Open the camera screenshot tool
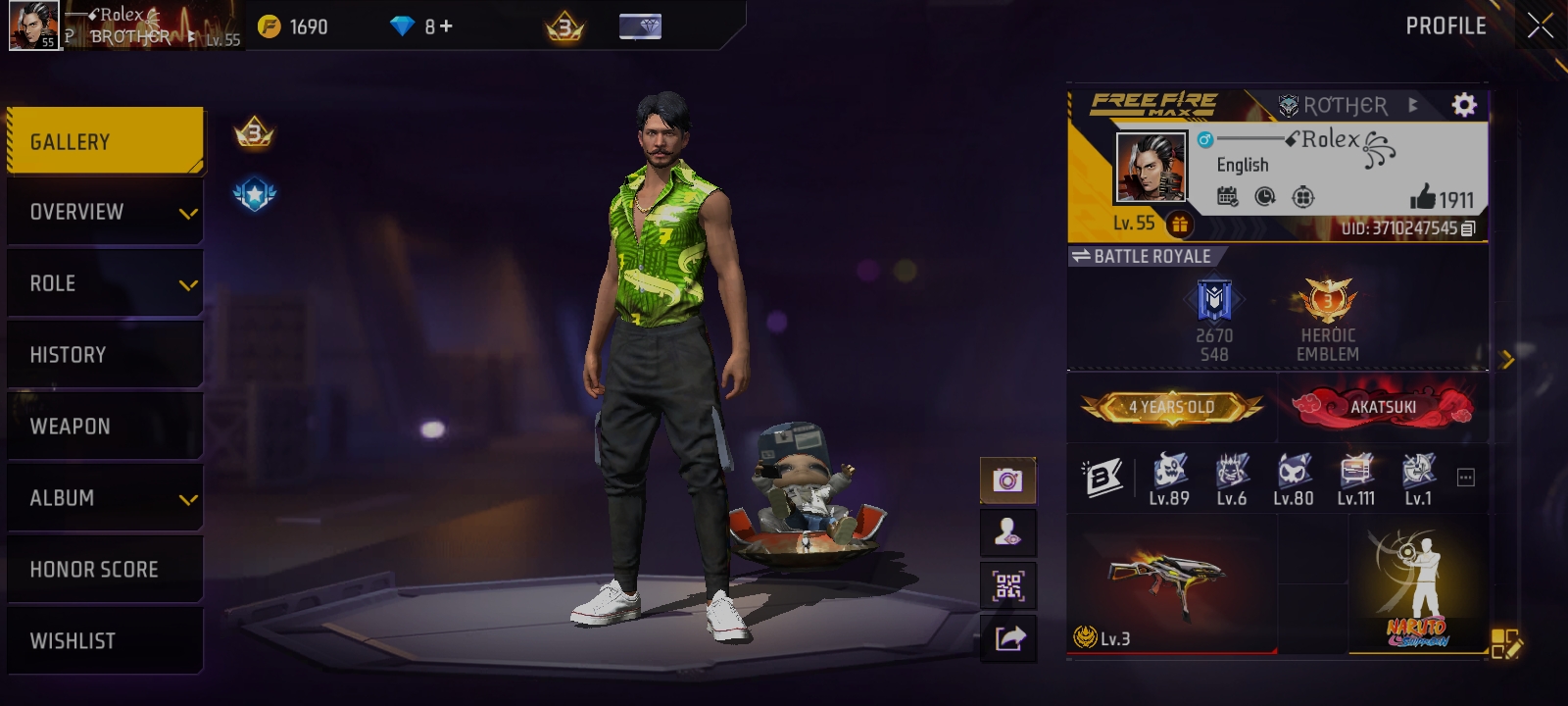Image resolution: width=1568 pixels, height=706 pixels. tap(1008, 481)
